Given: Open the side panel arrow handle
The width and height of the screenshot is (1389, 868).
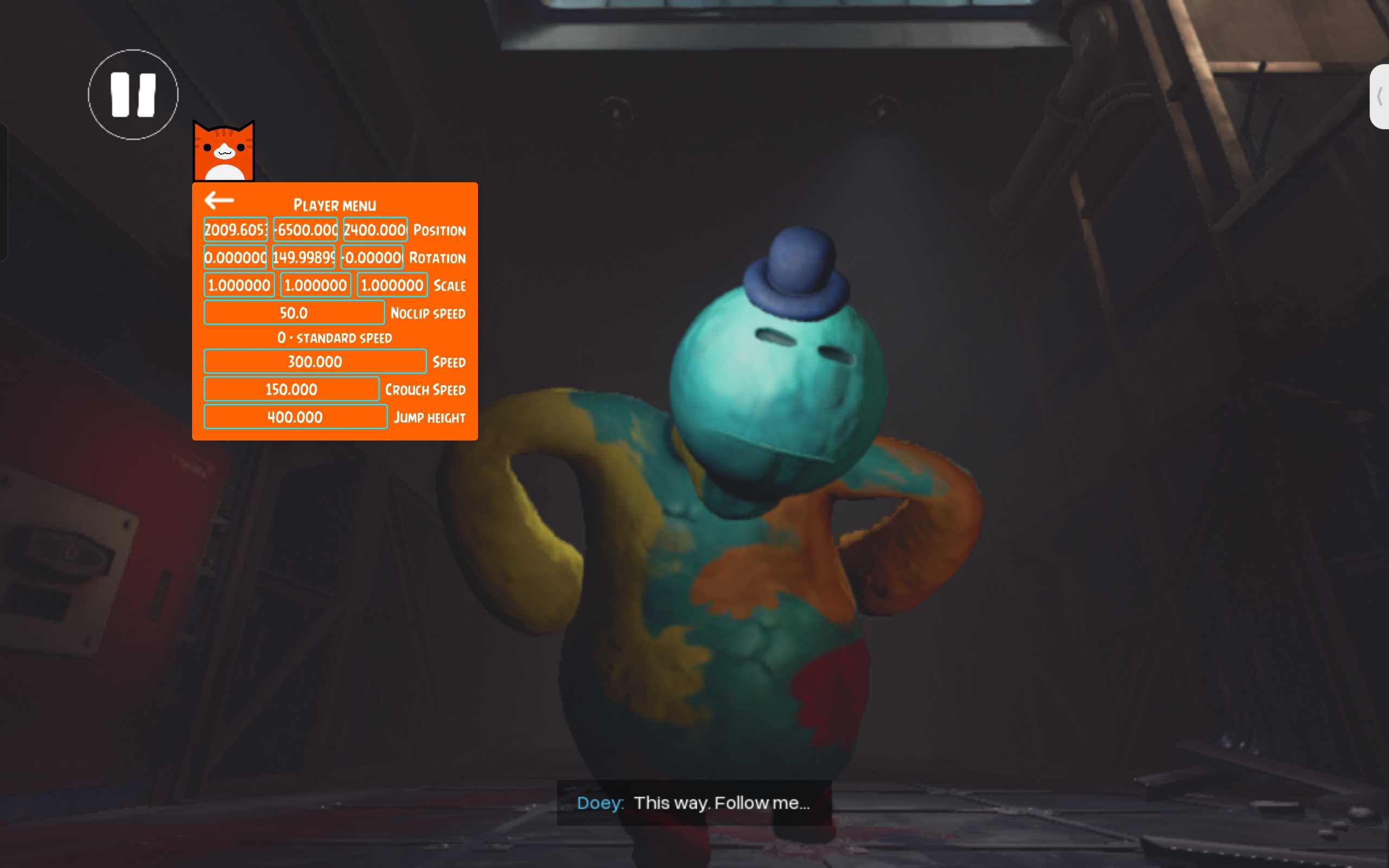Looking at the screenshot, I should coord(1379,97).
